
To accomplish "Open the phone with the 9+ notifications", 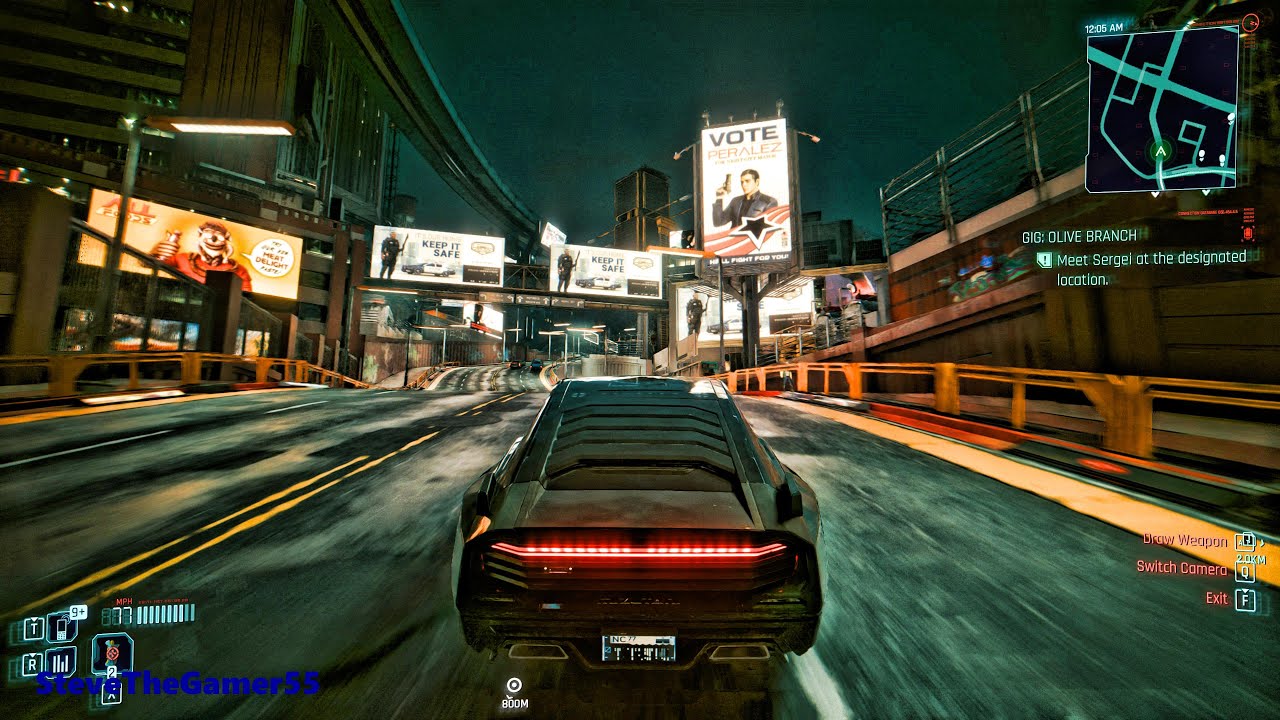I will click(60, 629).
